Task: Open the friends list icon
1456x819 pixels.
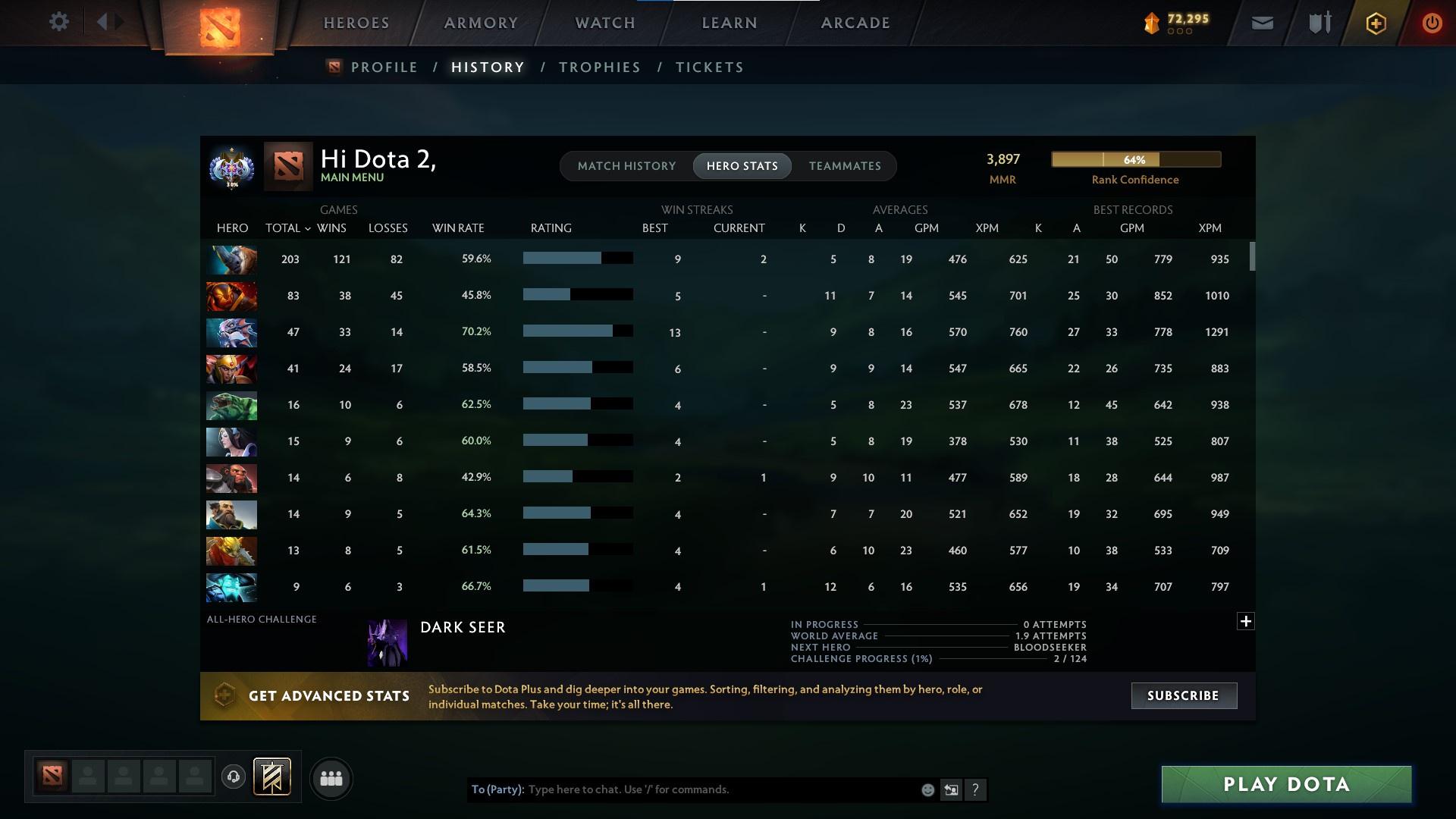Action: 331,778
